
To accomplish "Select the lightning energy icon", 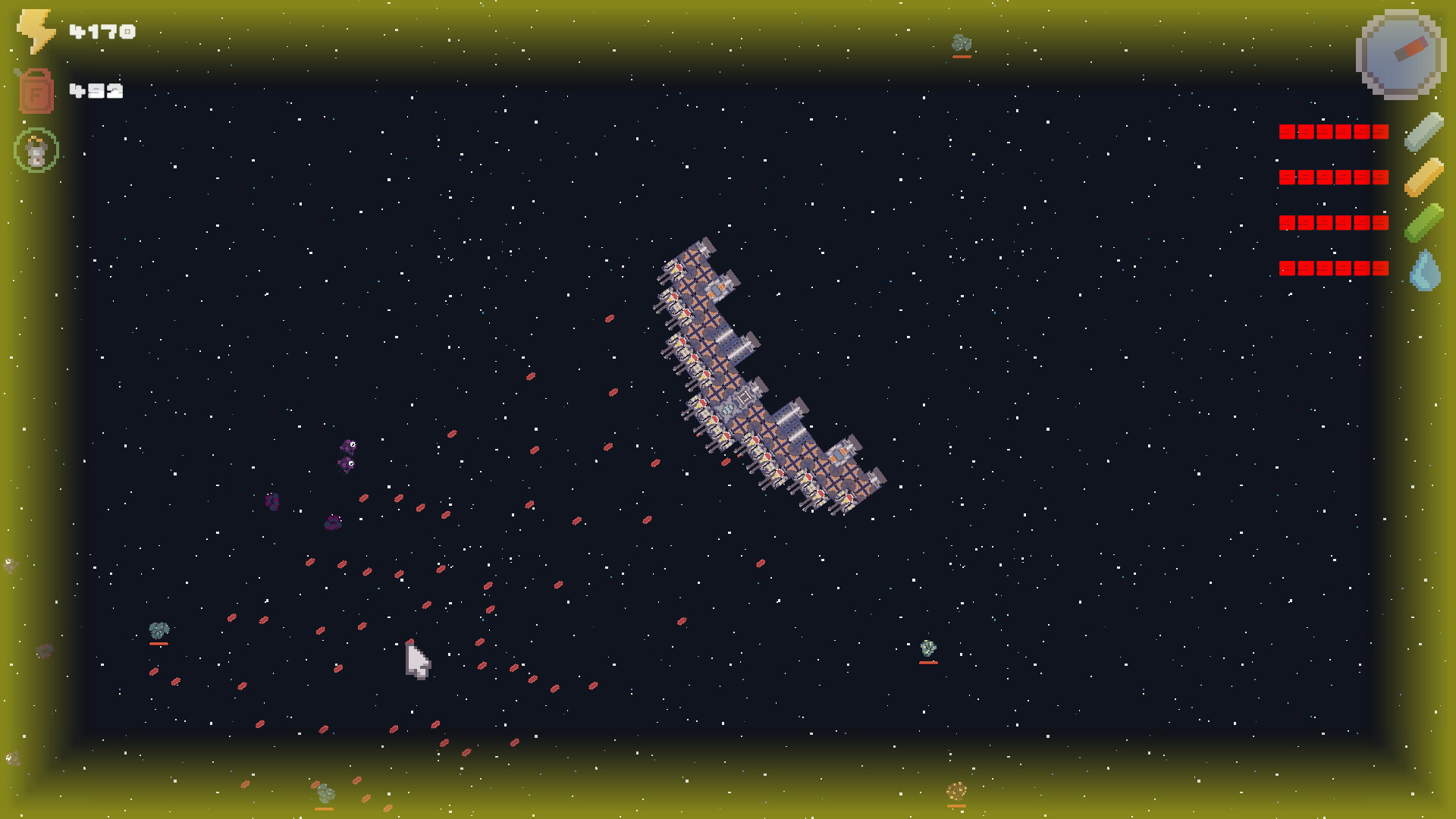I will pyautogui.click(x=34, y=30).
